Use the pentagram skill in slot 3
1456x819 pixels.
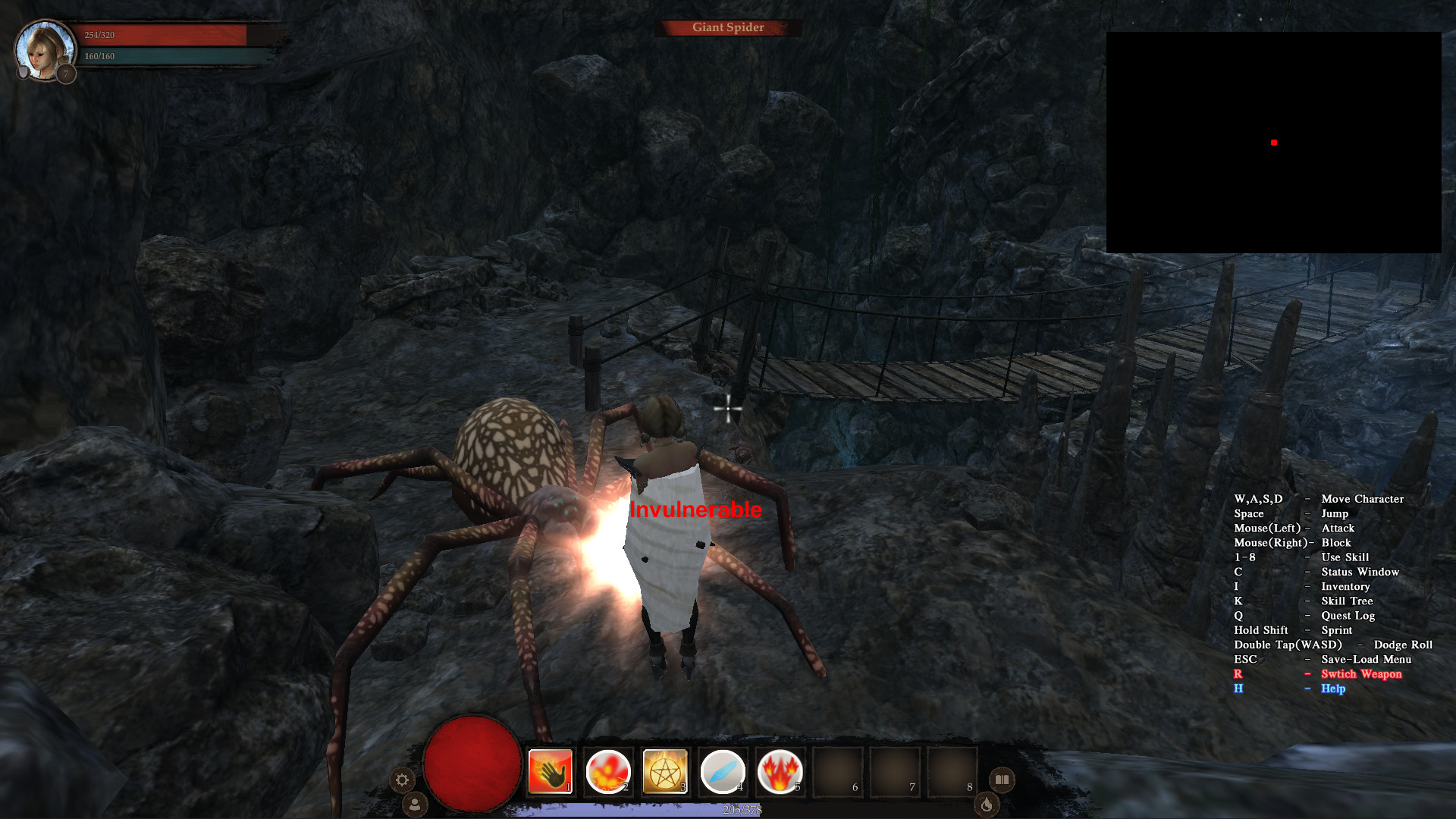(665, 772)
